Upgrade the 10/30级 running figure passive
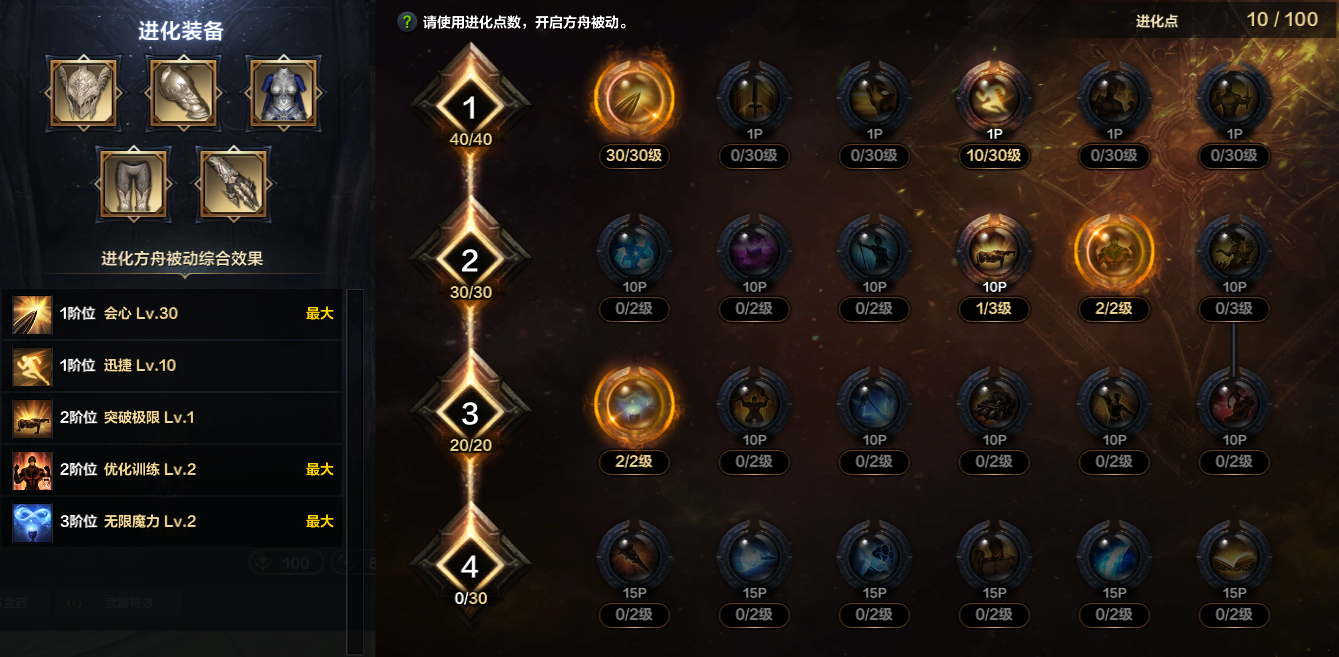The width and height of the screenshot is (1339, 657). pyautogui.click(x=994, y=98)
